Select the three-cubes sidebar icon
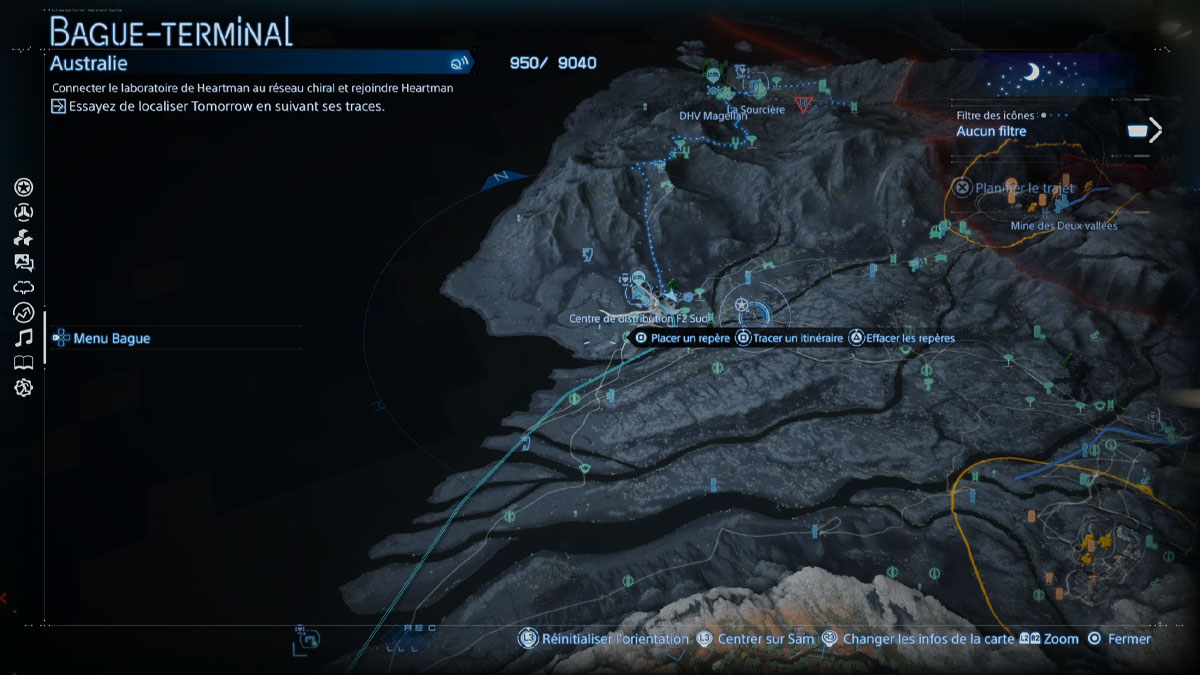 [24, 238]
